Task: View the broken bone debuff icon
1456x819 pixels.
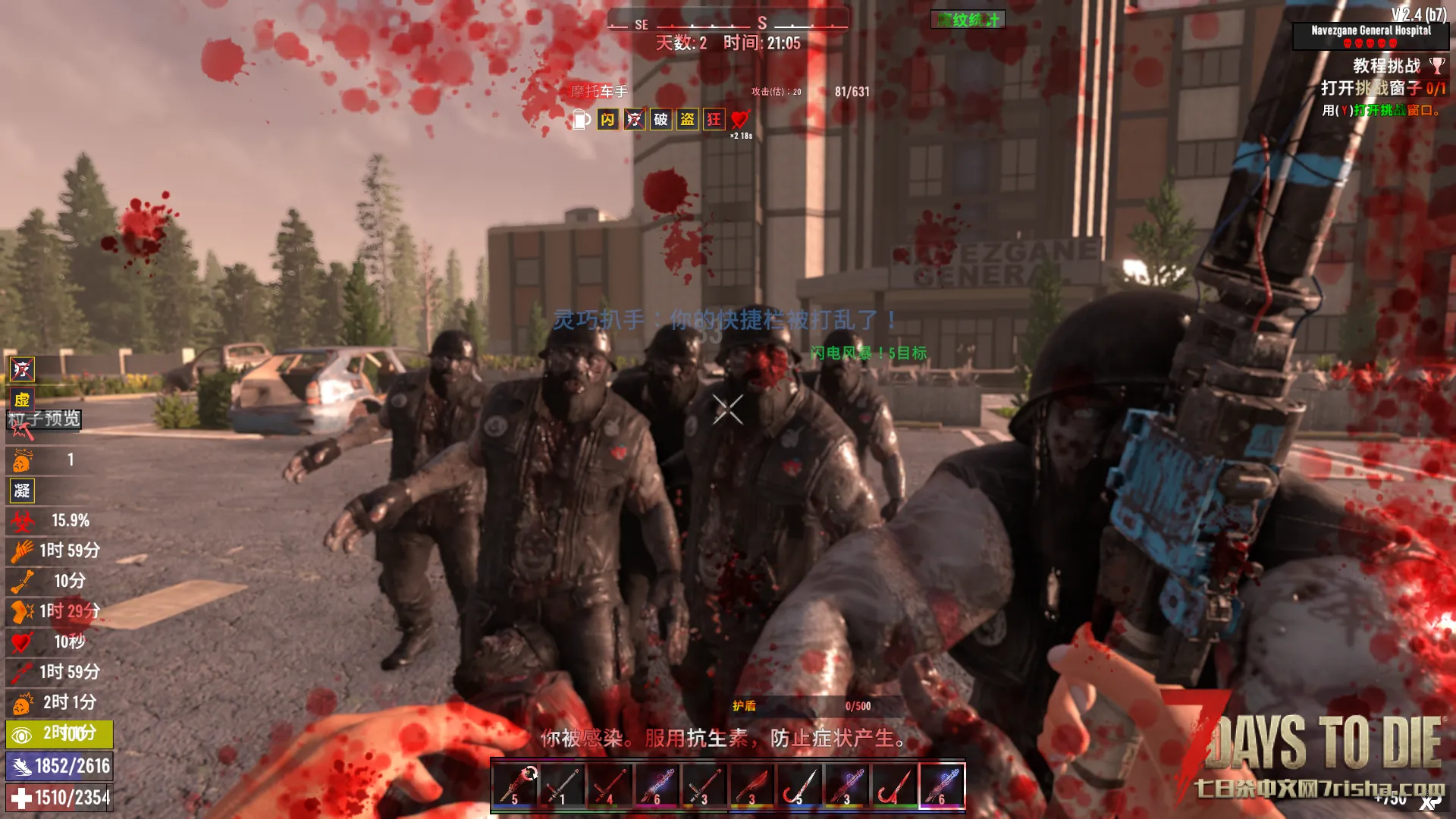Action: click(x=22, y=582)
